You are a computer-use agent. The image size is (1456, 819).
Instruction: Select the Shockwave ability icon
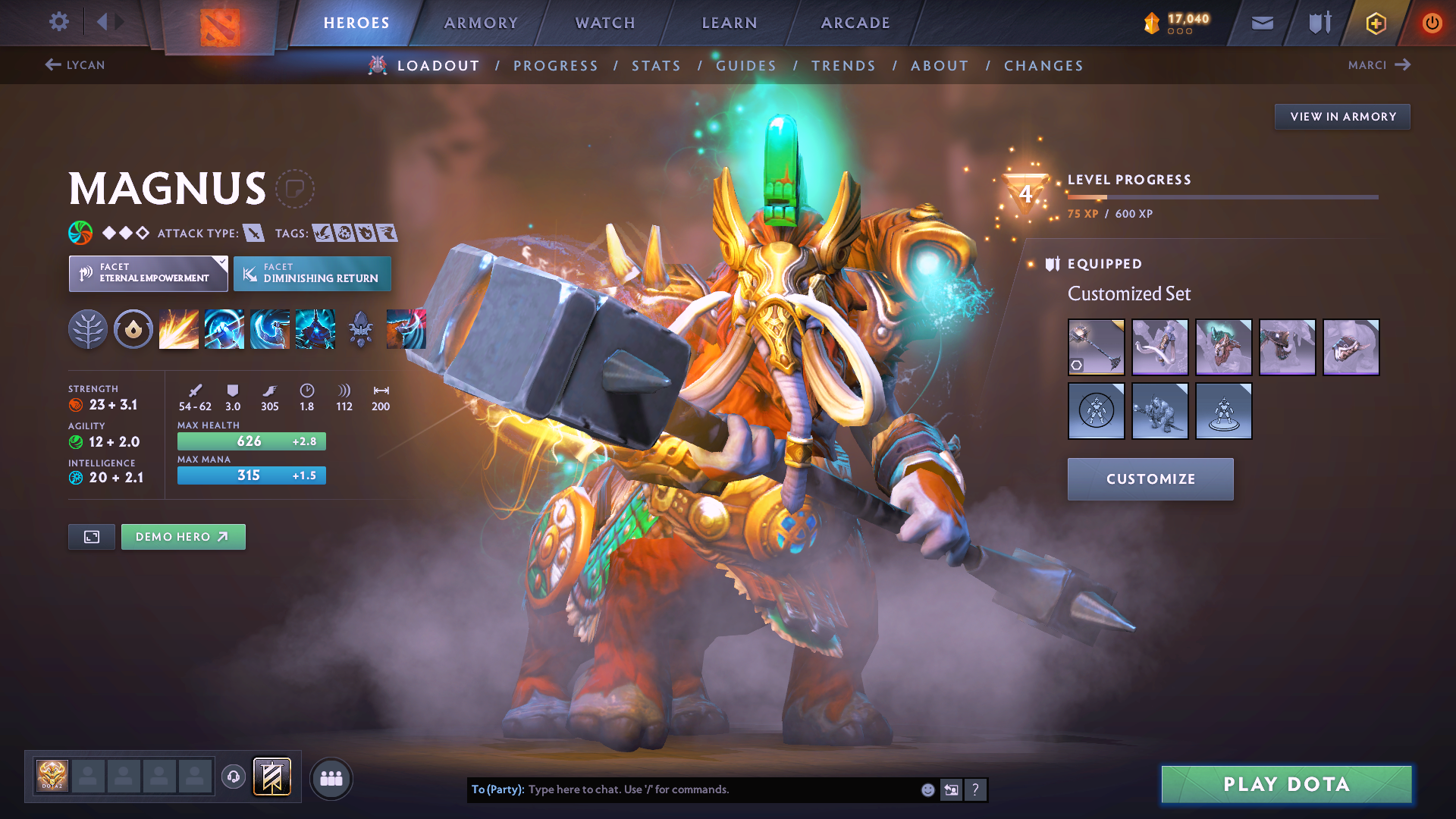pyautogui.click(x=178, y=328)
